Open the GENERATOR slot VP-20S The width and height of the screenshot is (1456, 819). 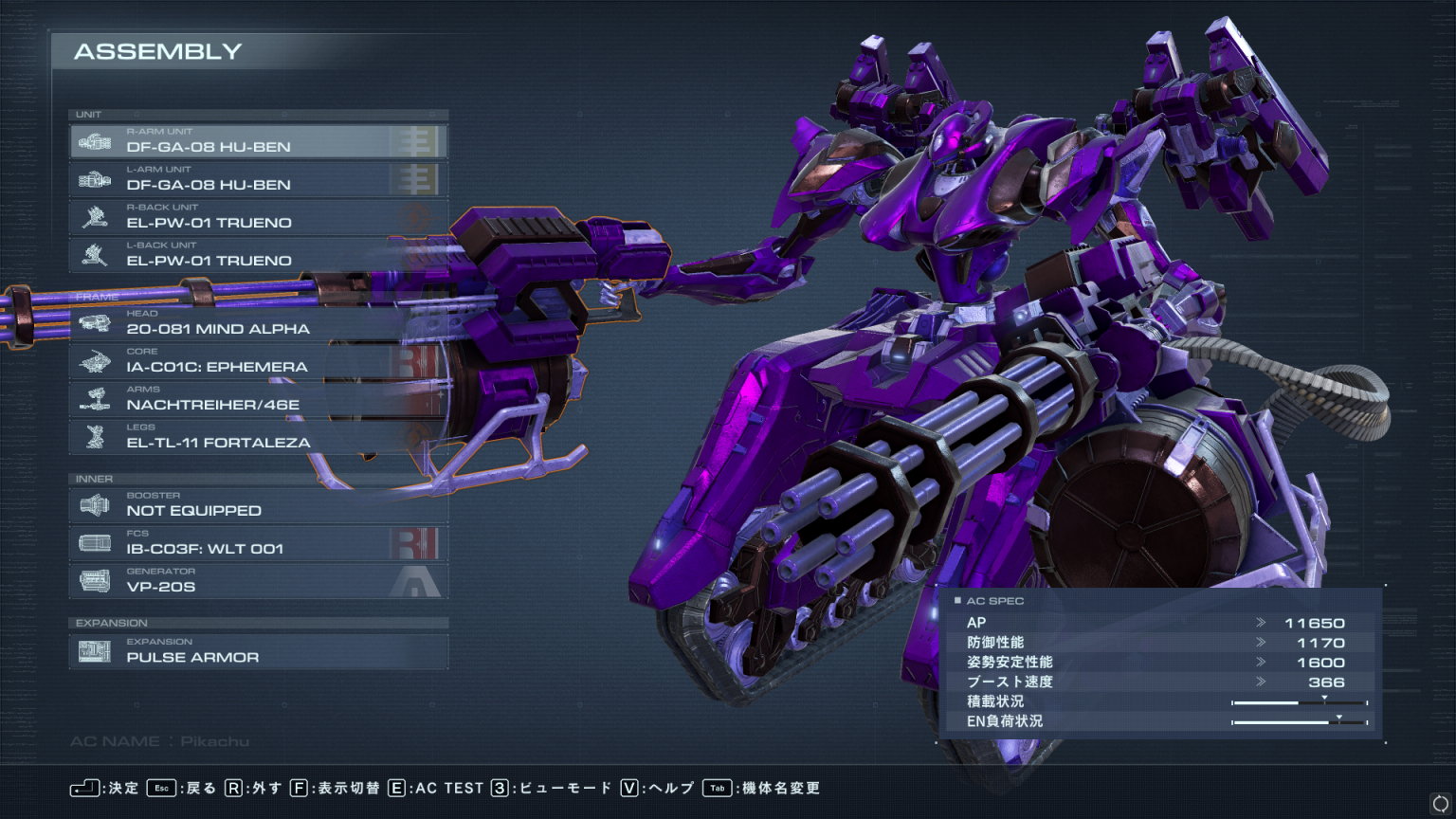[x=258, y=581]
